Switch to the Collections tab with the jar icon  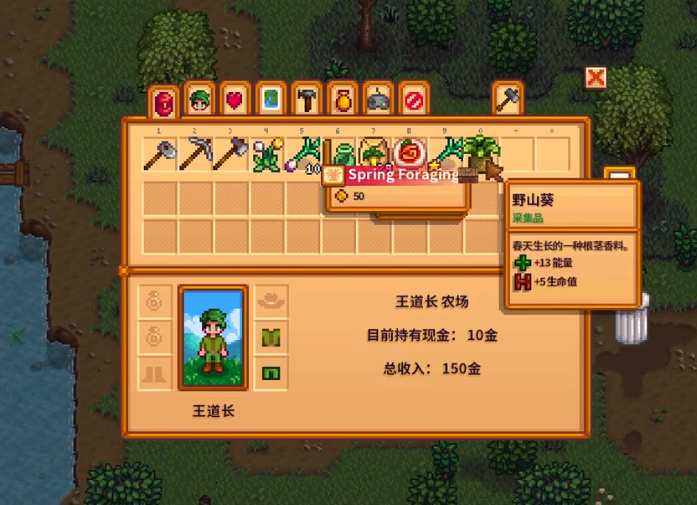(x=342, y=100)
